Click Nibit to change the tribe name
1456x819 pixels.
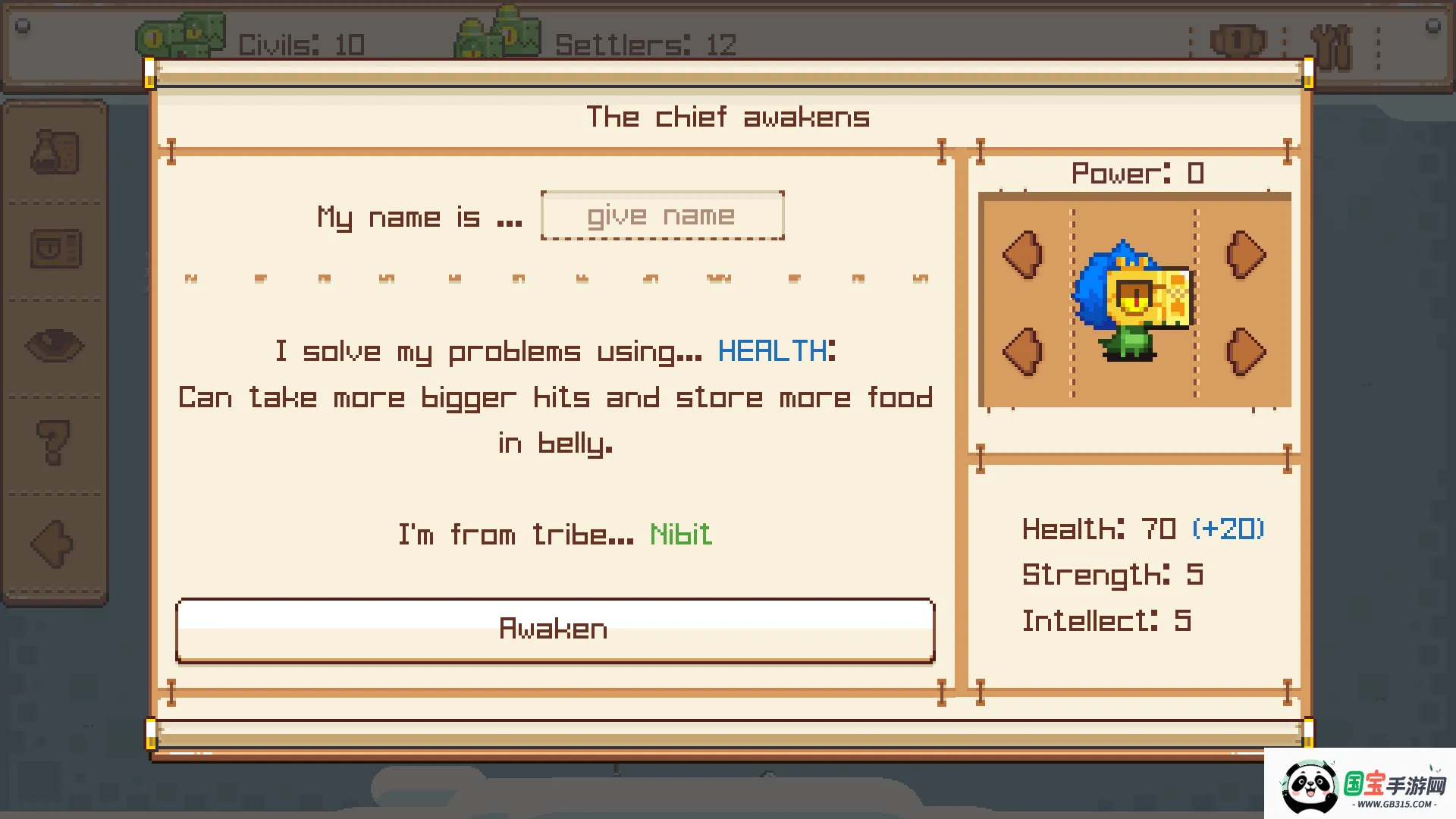tap(680, 534)
